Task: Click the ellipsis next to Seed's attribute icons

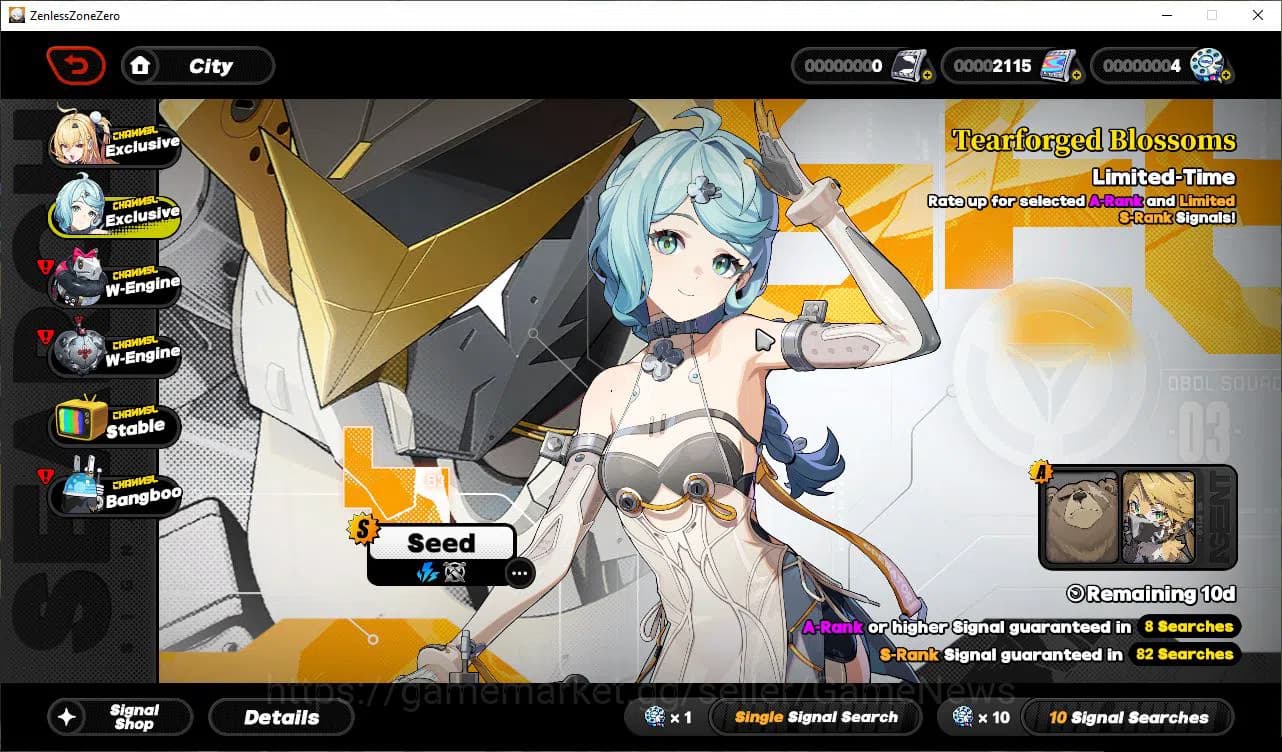Action: [x=519, y=573]
